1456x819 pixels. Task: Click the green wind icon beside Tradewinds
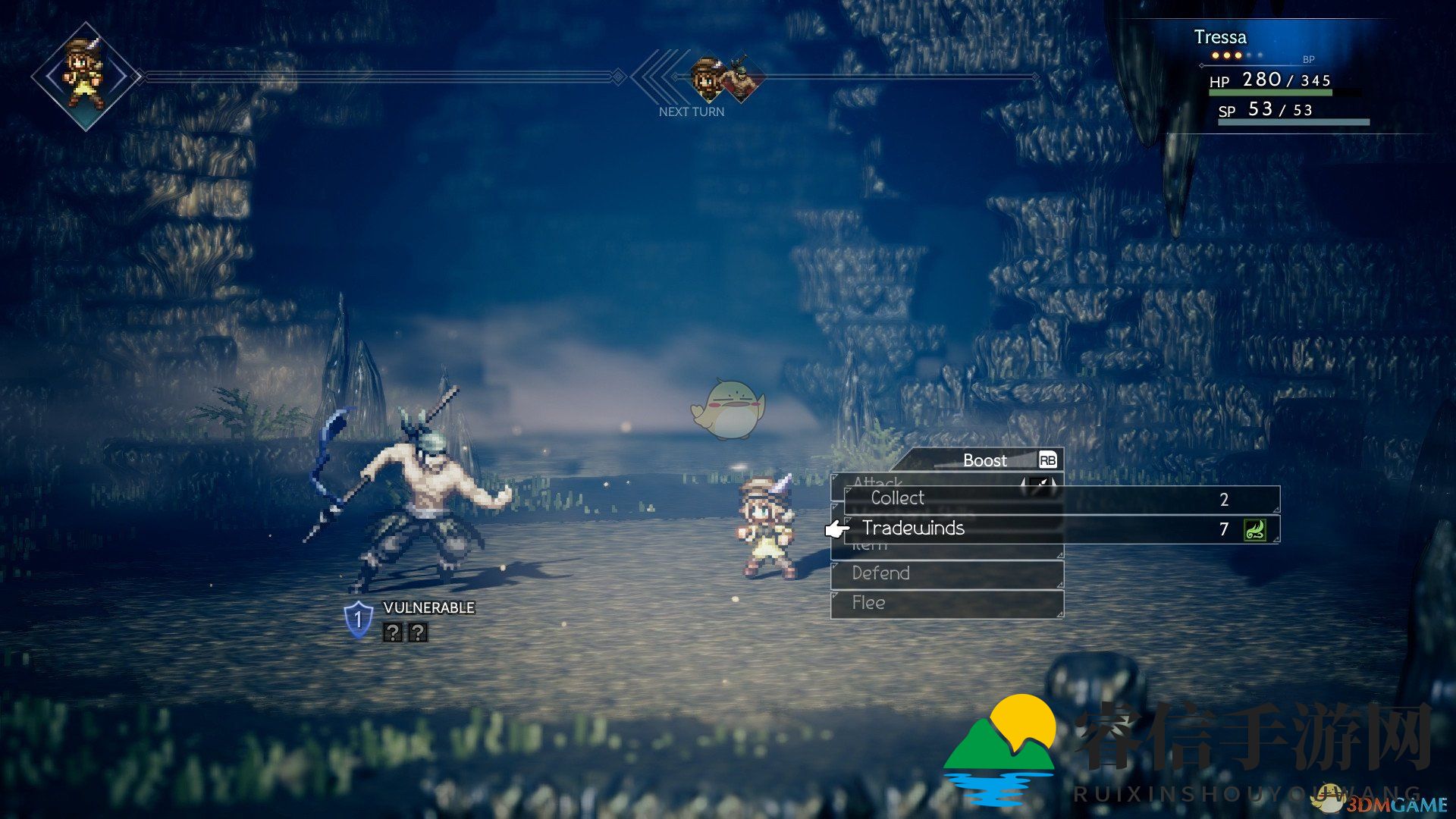tap(1255, 529)
